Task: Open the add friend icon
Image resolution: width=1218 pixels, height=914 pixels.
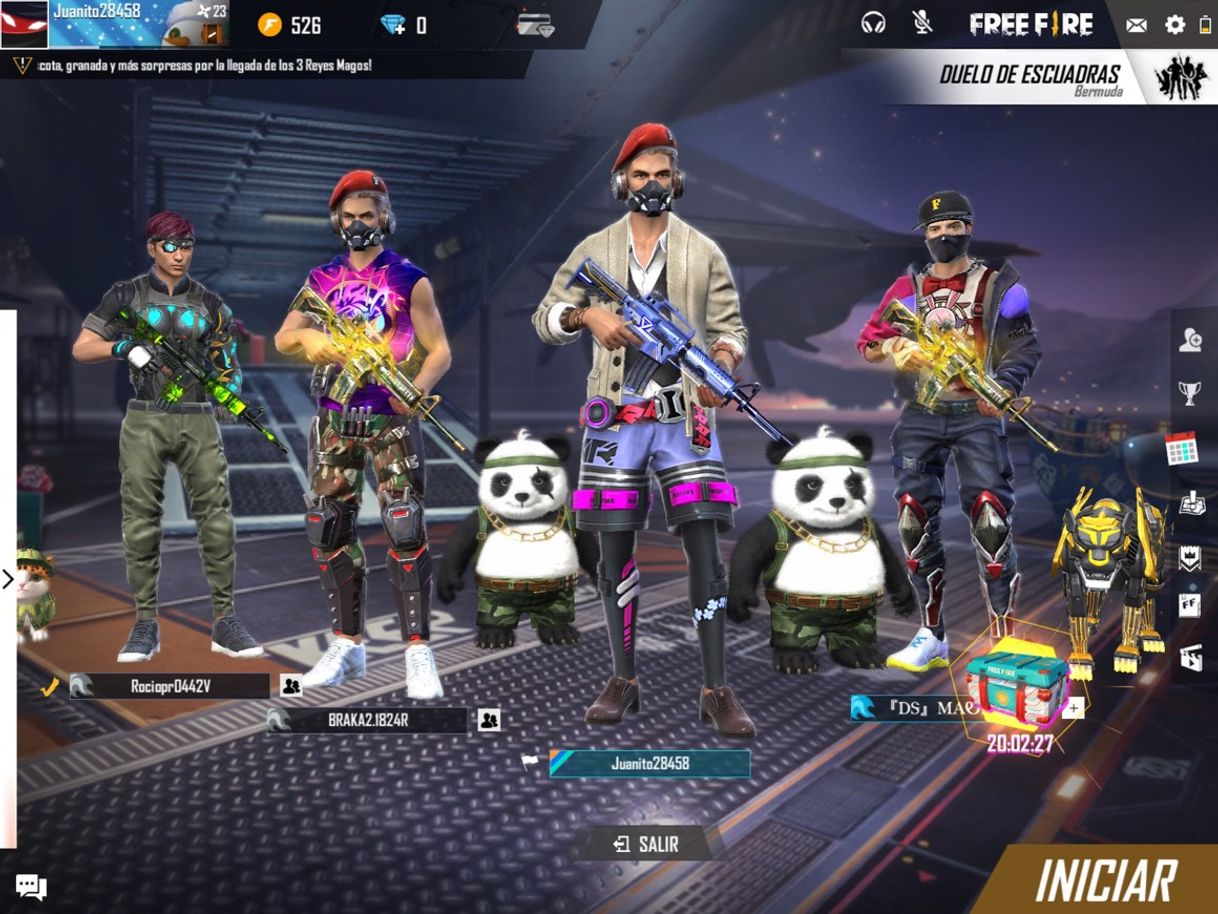Action: click(1189, 341)
